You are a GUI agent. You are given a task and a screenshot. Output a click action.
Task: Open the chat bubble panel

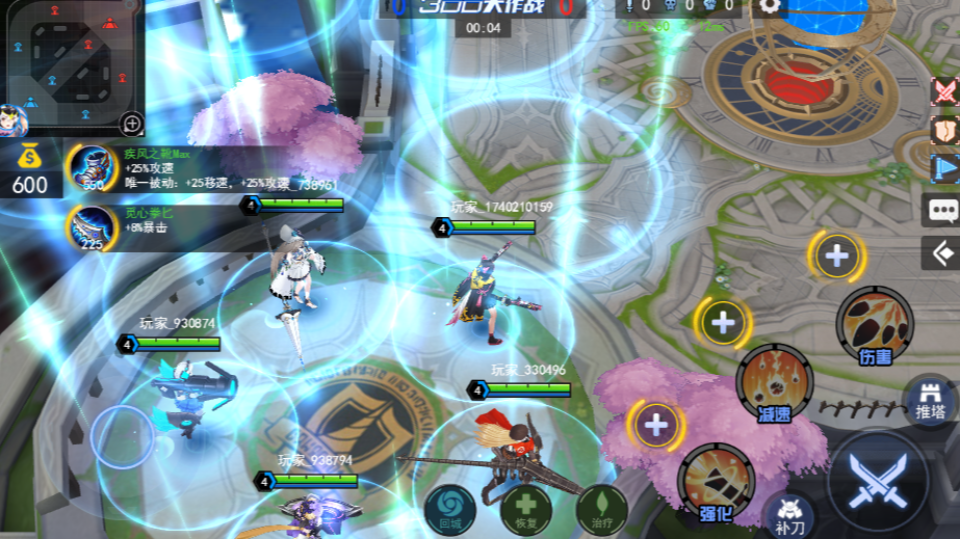942,210
